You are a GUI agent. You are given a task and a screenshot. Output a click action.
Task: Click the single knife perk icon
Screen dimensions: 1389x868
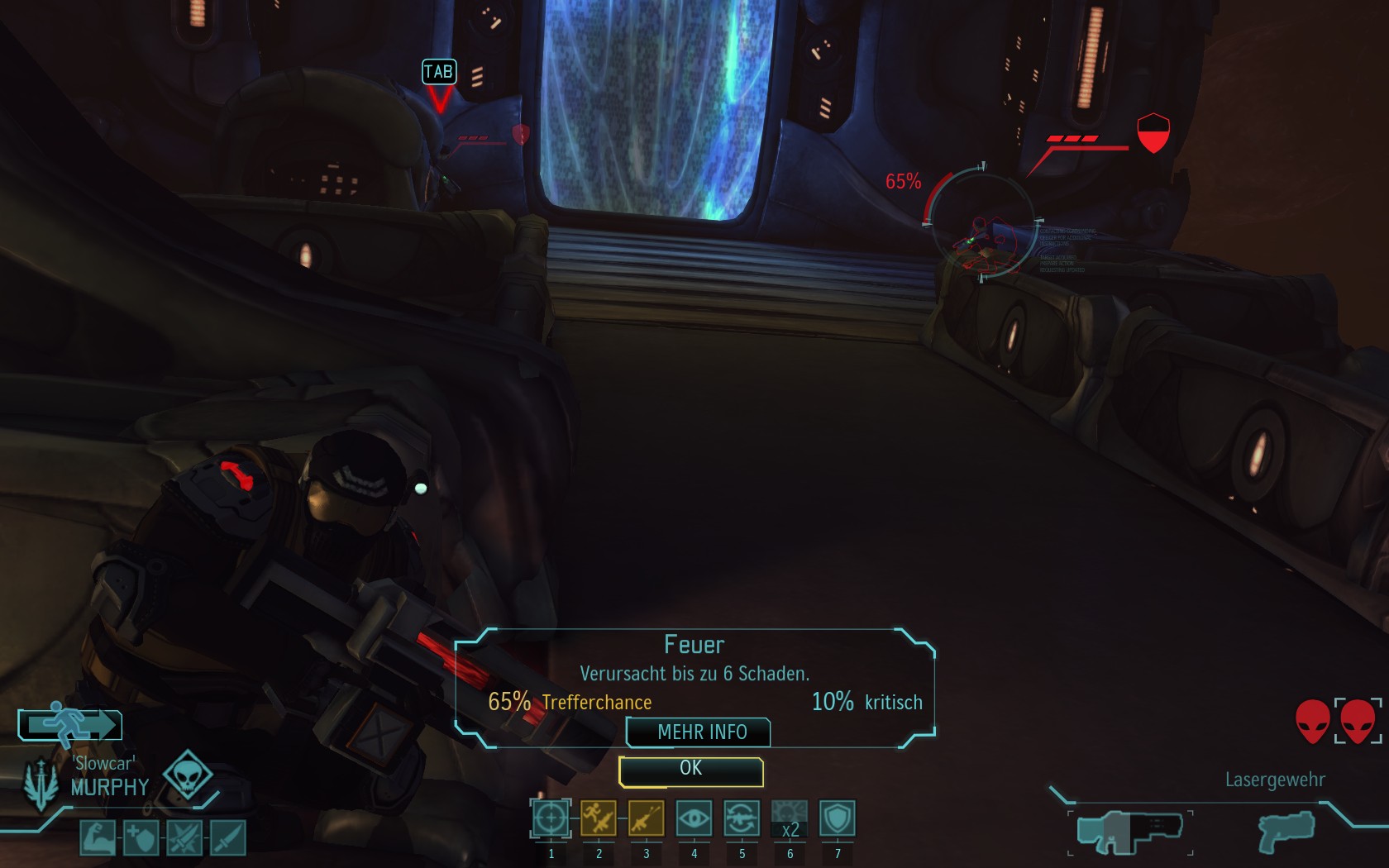[227, 838]
